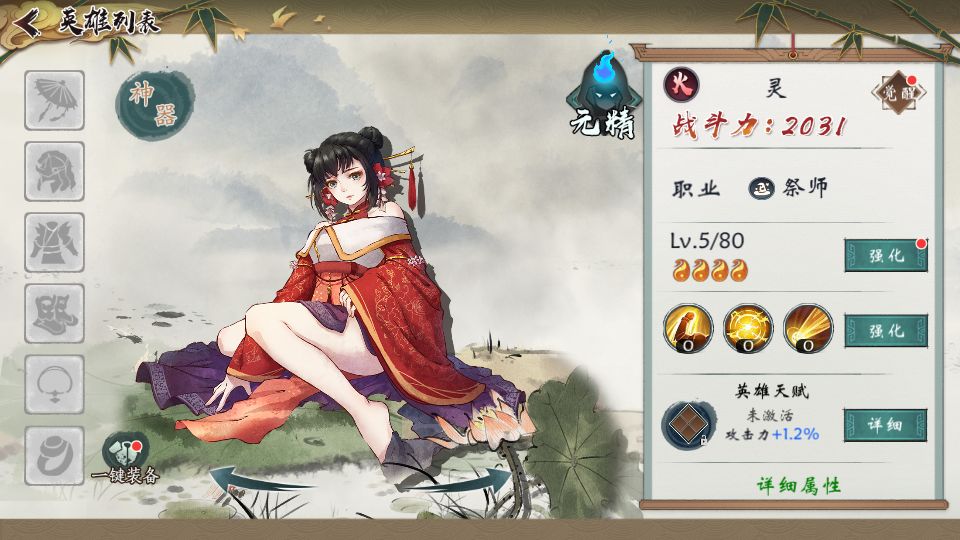
Task: Show 详细属性 detailed attributes
Action: coord(798,485)
